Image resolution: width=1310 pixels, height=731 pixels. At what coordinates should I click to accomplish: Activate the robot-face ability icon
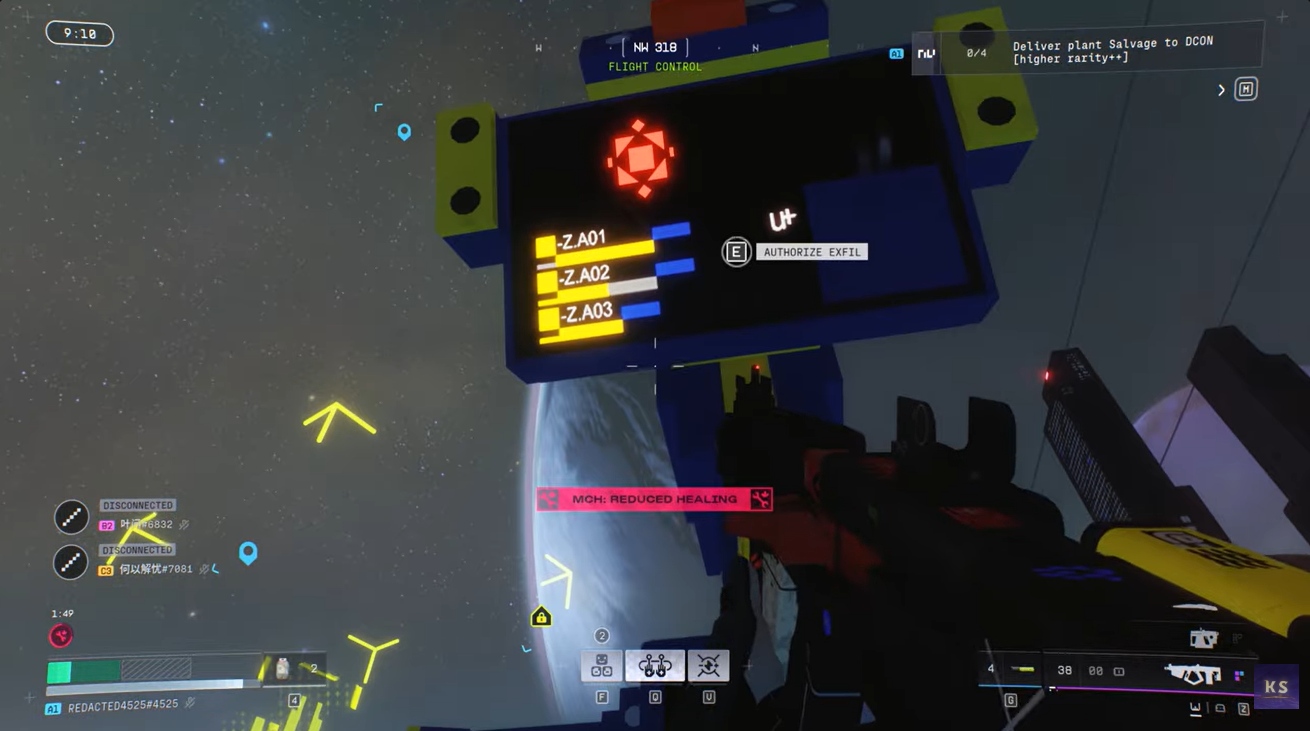[602, 665]
